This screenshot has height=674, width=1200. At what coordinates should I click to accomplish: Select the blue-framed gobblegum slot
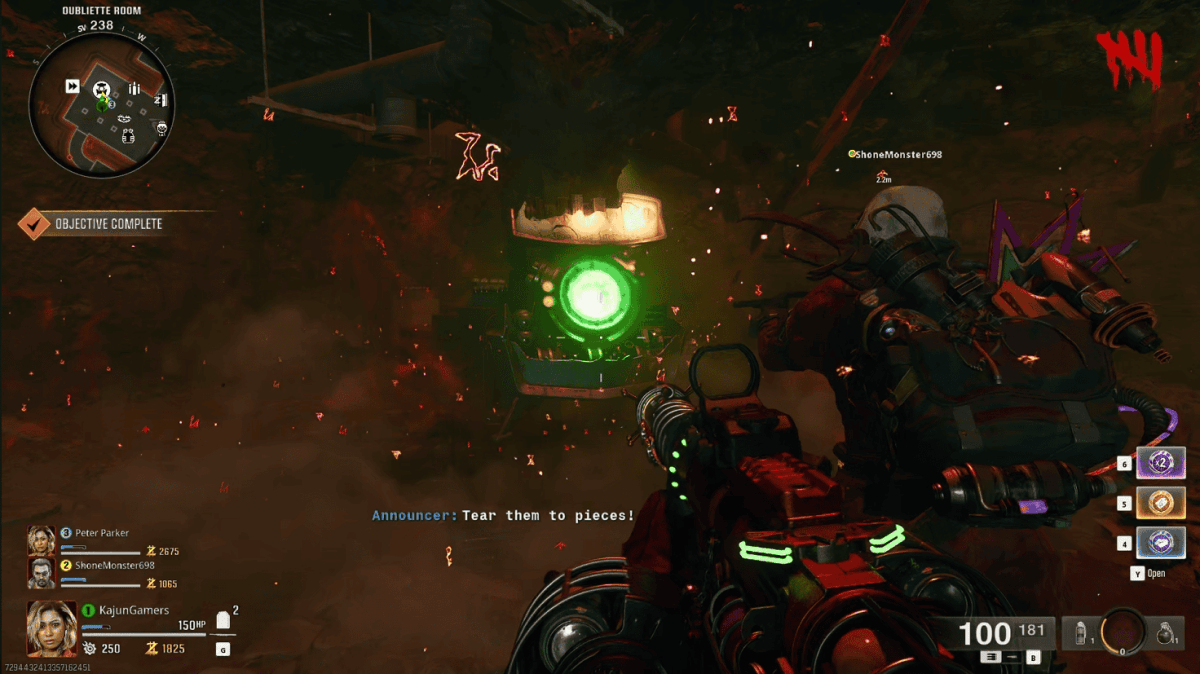tap(1160, 543)
